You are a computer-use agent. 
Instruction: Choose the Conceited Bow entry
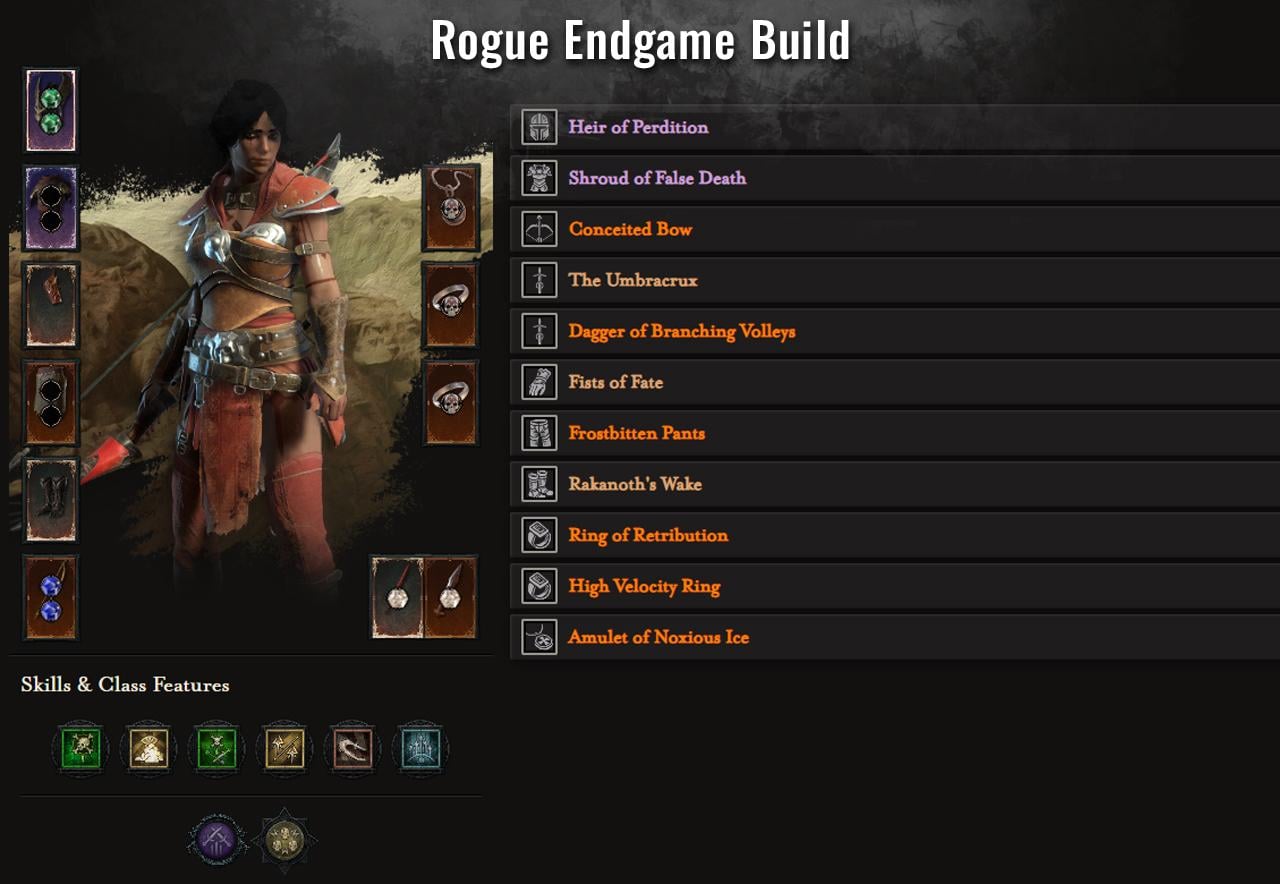click(x=630, y=230)
